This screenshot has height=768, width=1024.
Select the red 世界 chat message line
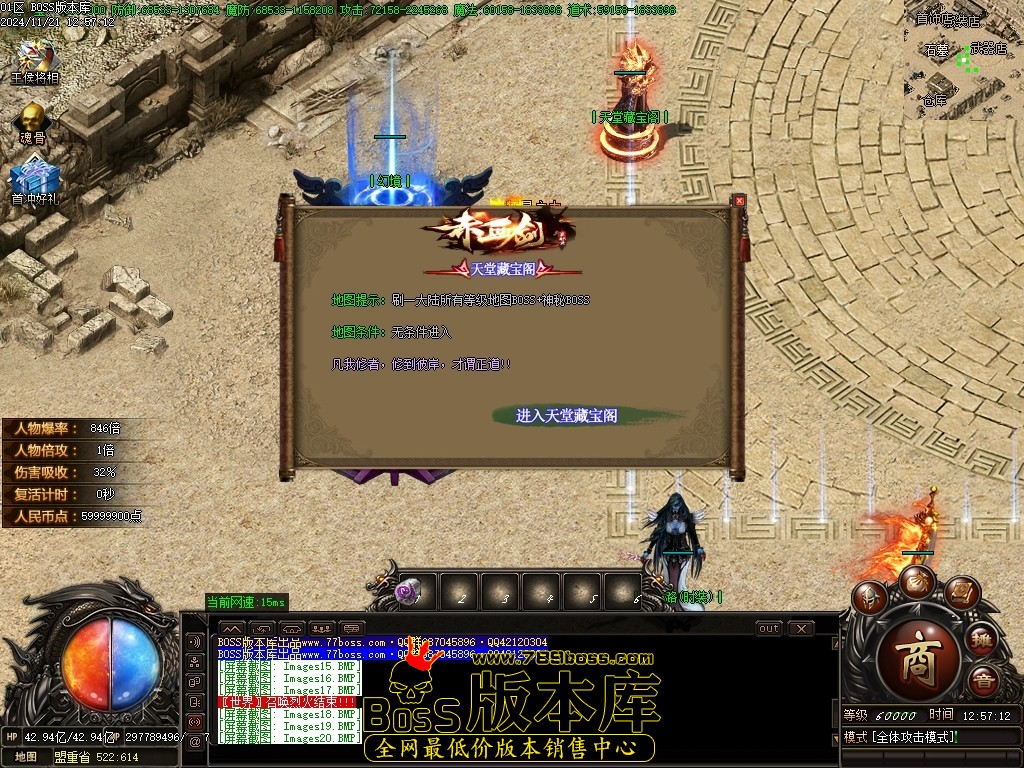(x=288, y=703)
